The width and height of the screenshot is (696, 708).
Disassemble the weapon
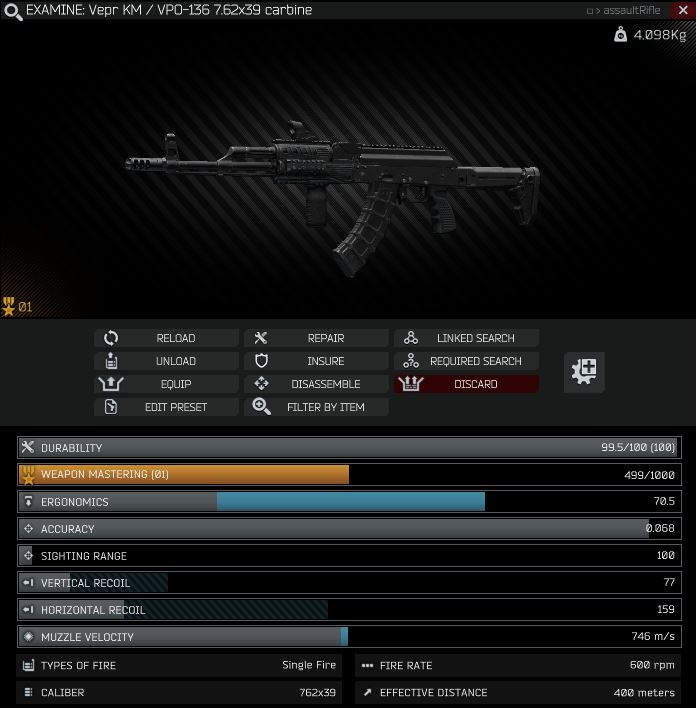[316, 384]
